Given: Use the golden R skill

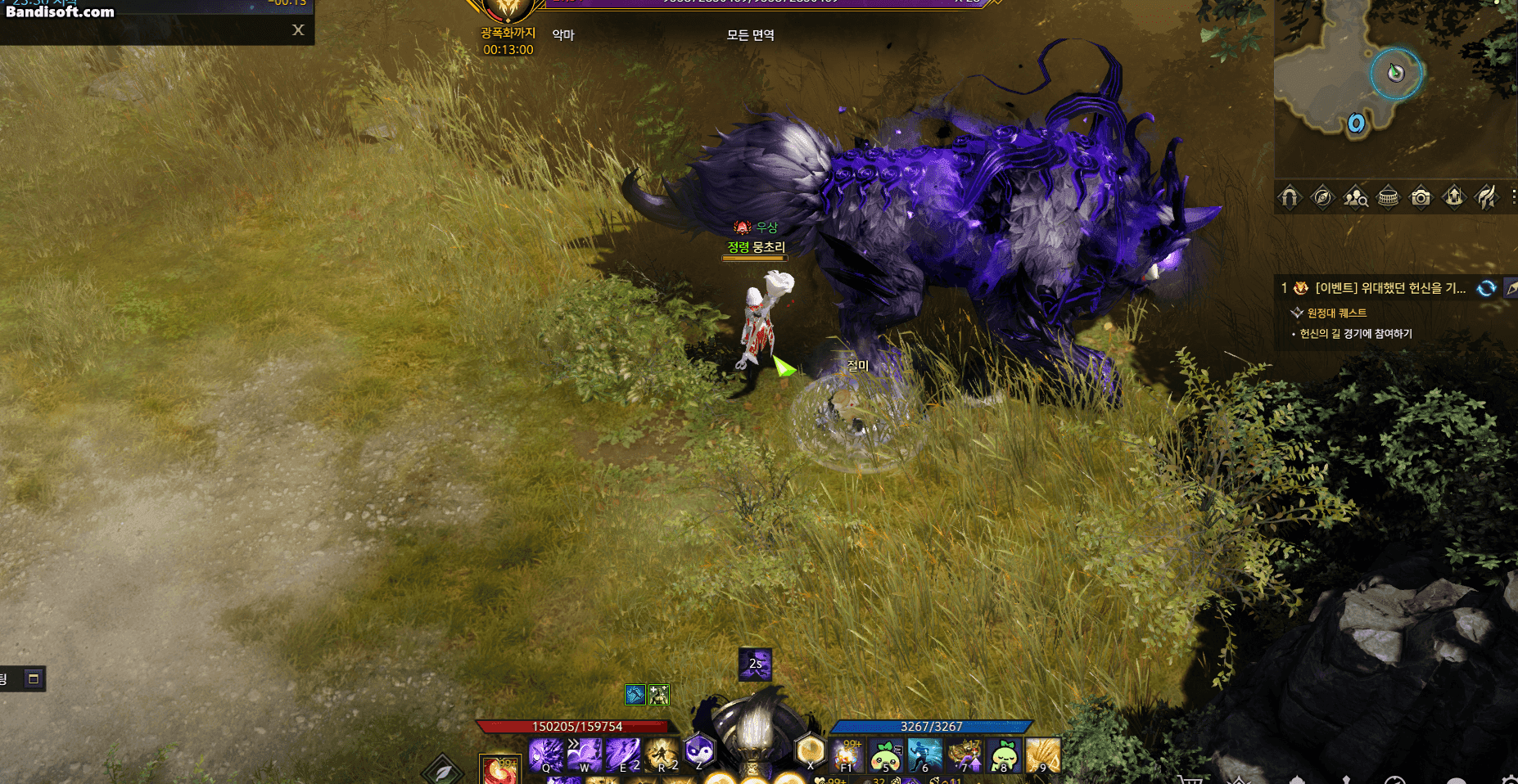Looking at the screenshot, I should click(662, 755).
